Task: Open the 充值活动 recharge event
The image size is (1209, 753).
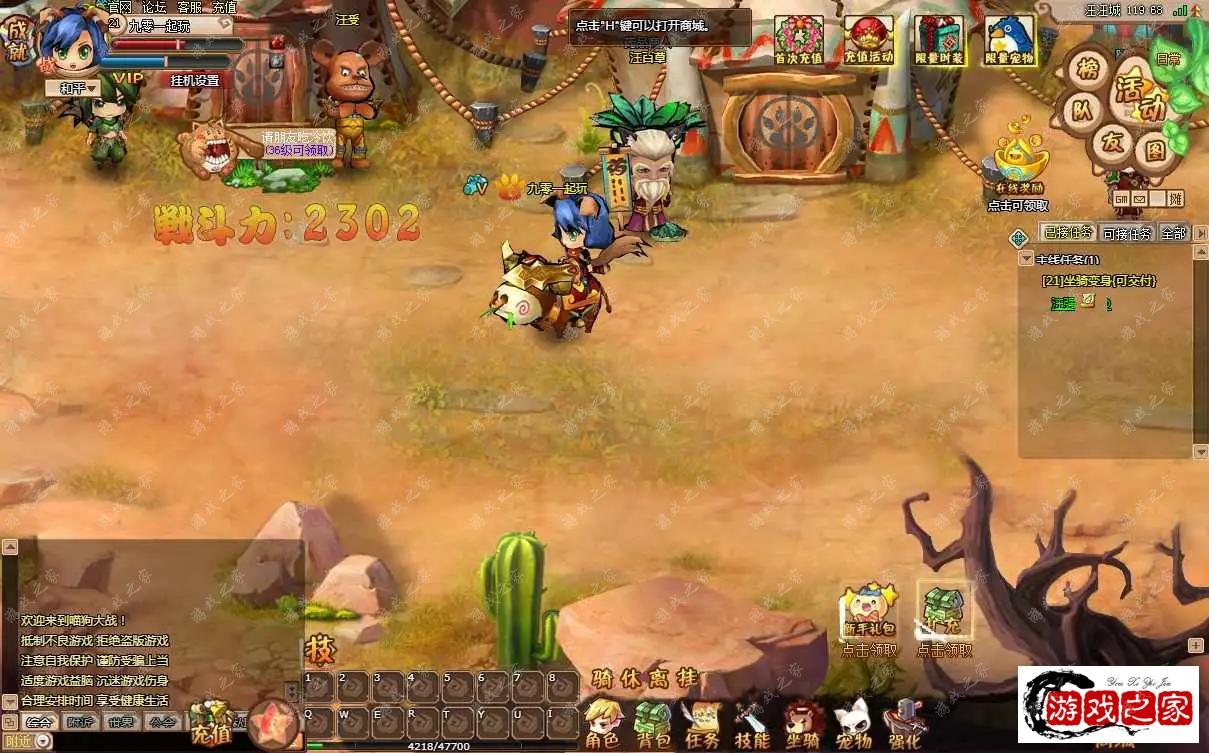Action: pos(868,40)
